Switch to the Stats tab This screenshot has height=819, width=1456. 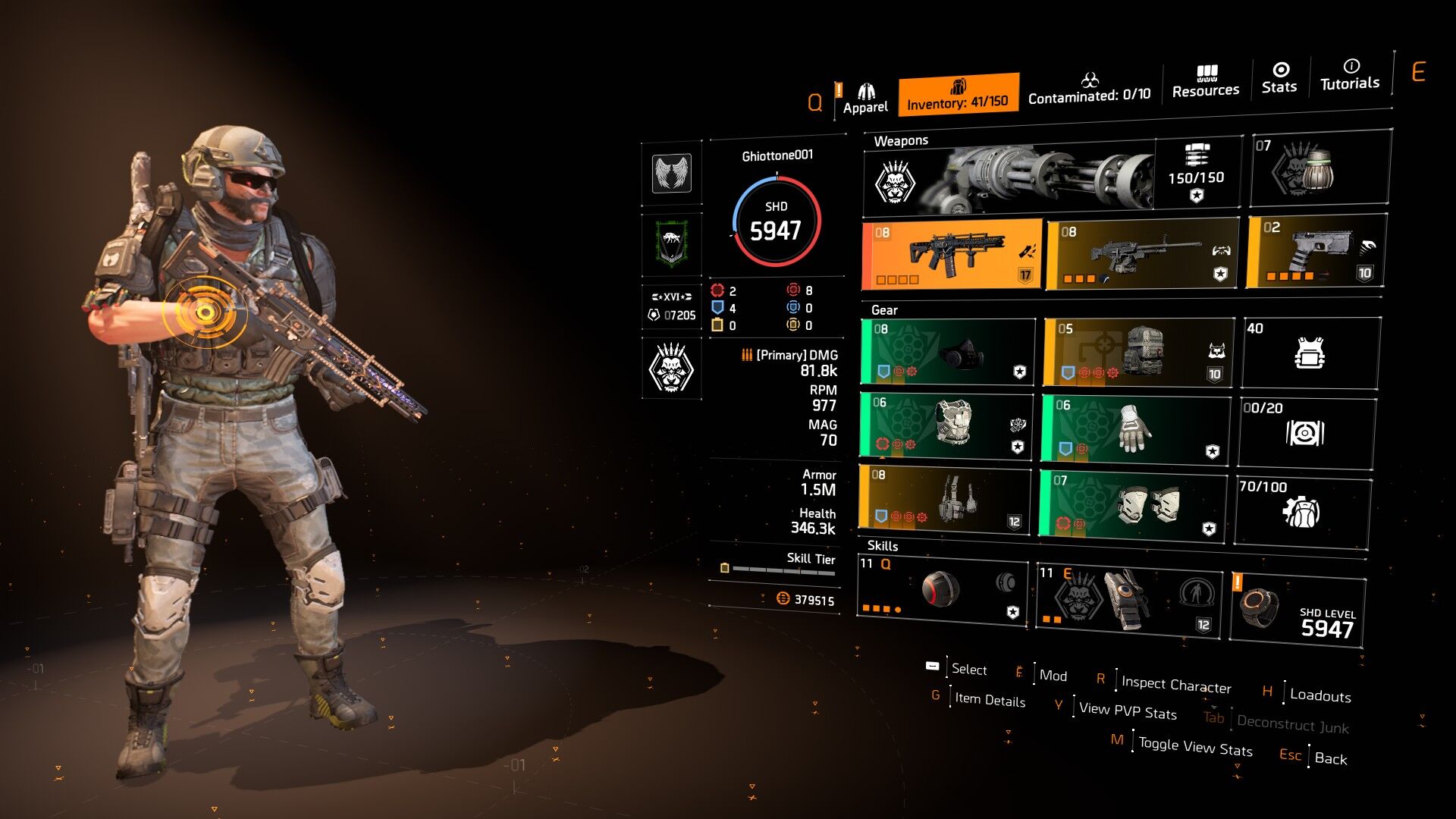coord(1279,78)
